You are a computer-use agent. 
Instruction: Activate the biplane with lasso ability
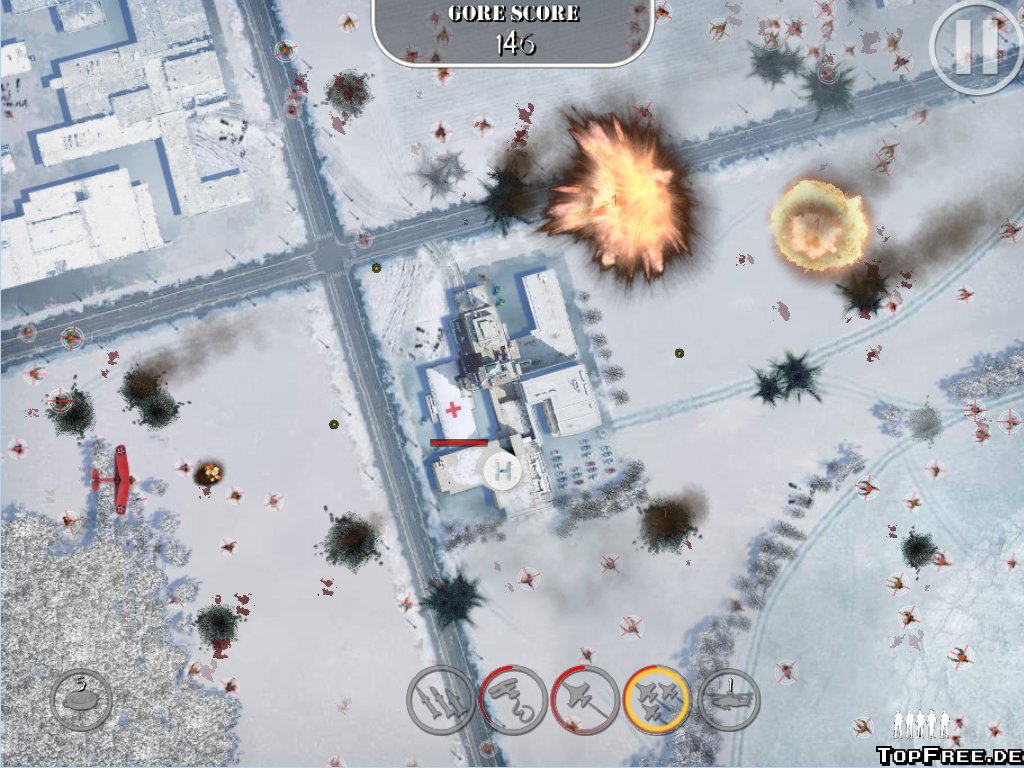coord(513,699)
